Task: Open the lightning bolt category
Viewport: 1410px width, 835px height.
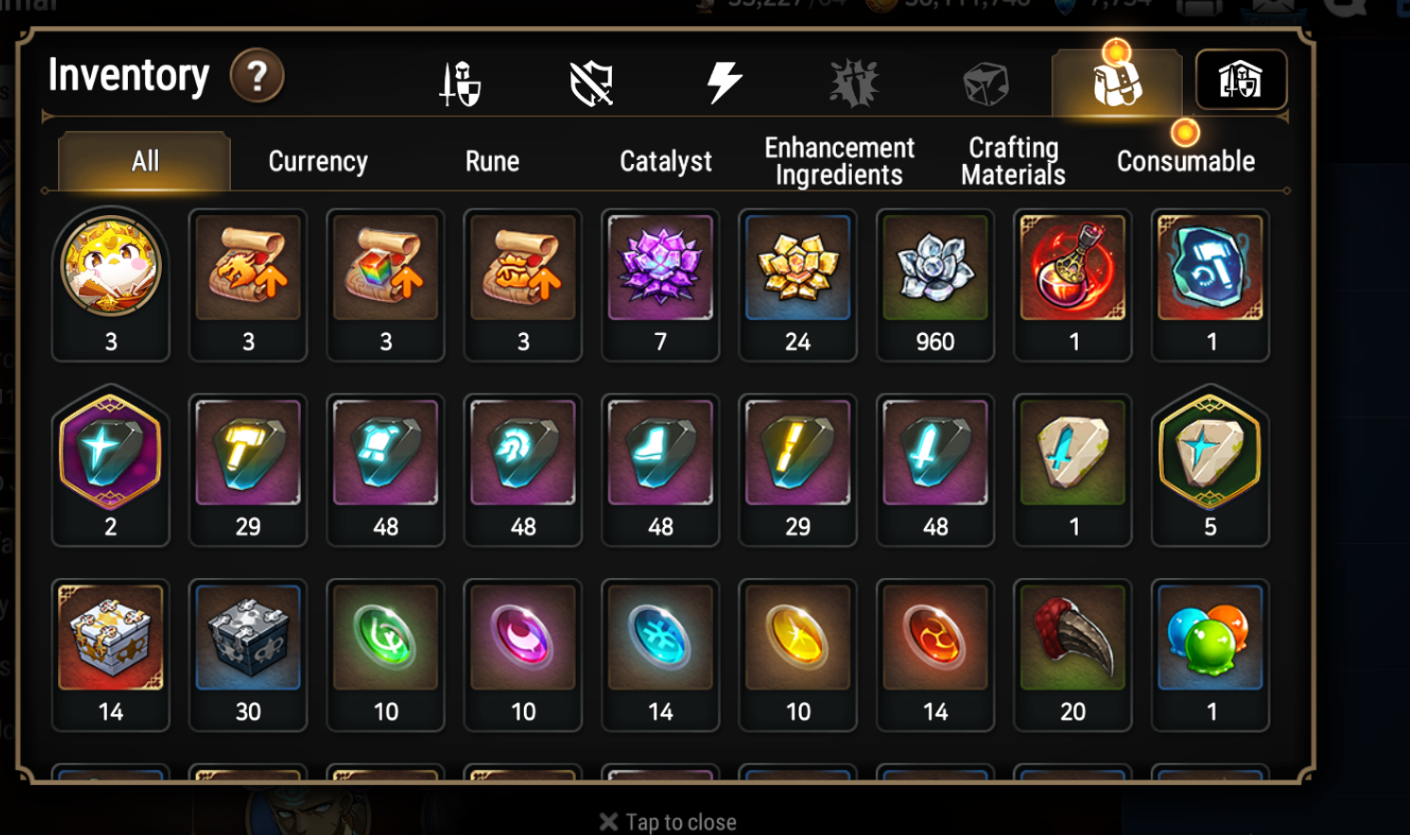Action: (724, 82)
